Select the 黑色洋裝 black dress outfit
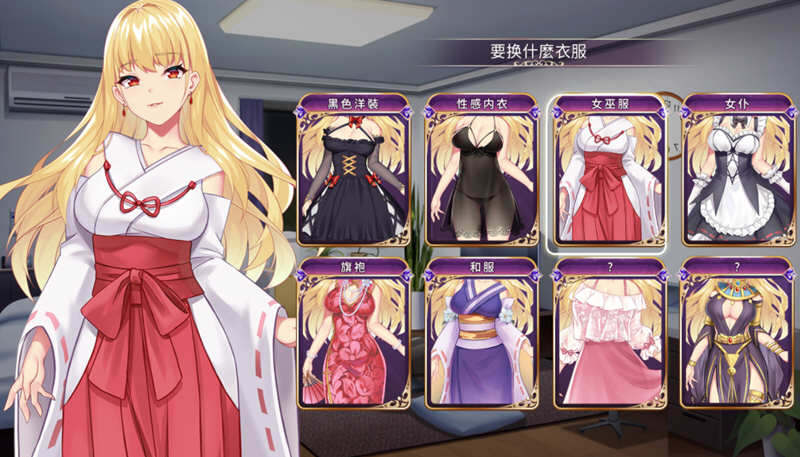 pyautogui.click(x=354, y=171)
